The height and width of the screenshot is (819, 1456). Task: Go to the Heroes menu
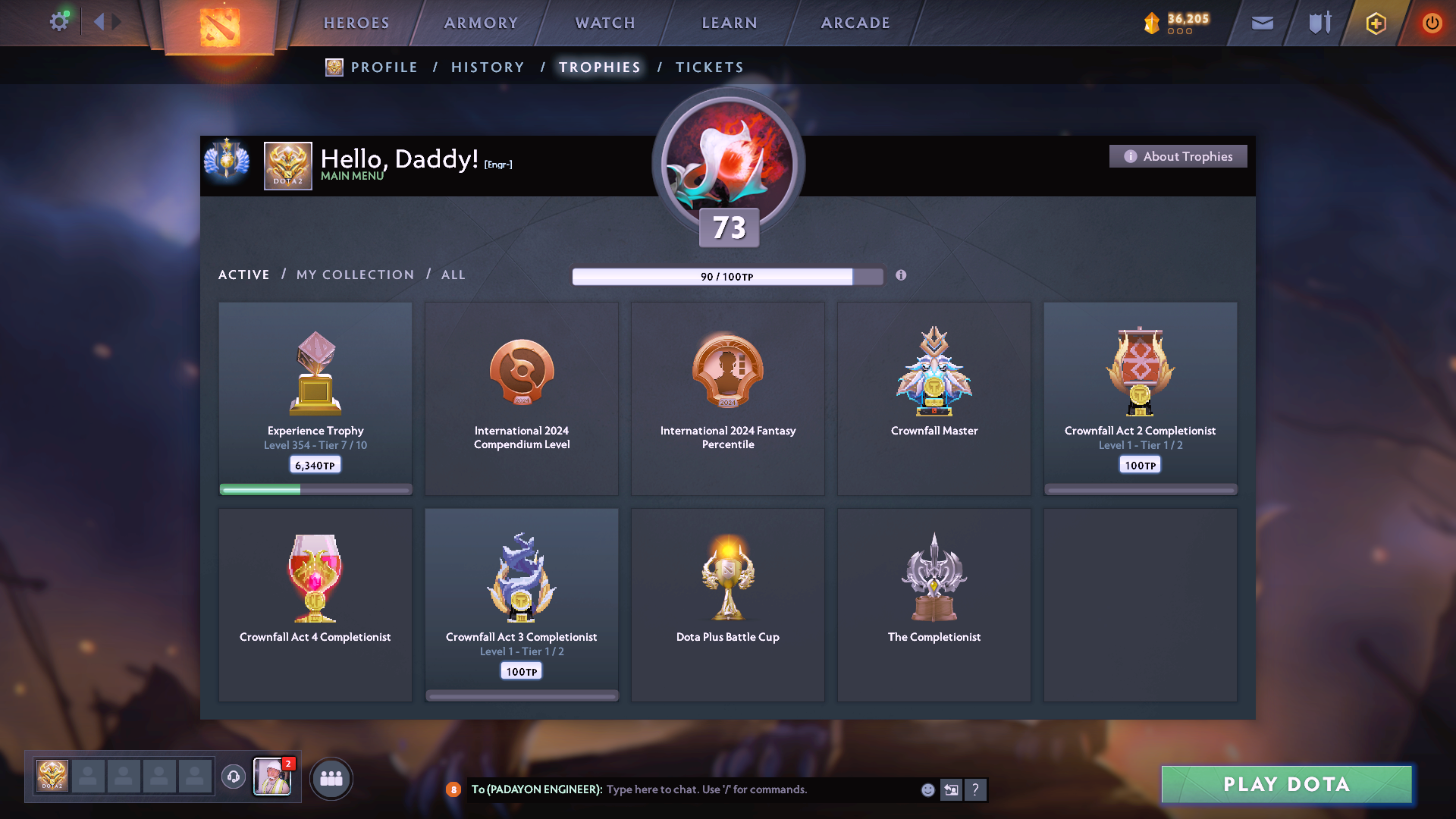click(x=356, y=23)
